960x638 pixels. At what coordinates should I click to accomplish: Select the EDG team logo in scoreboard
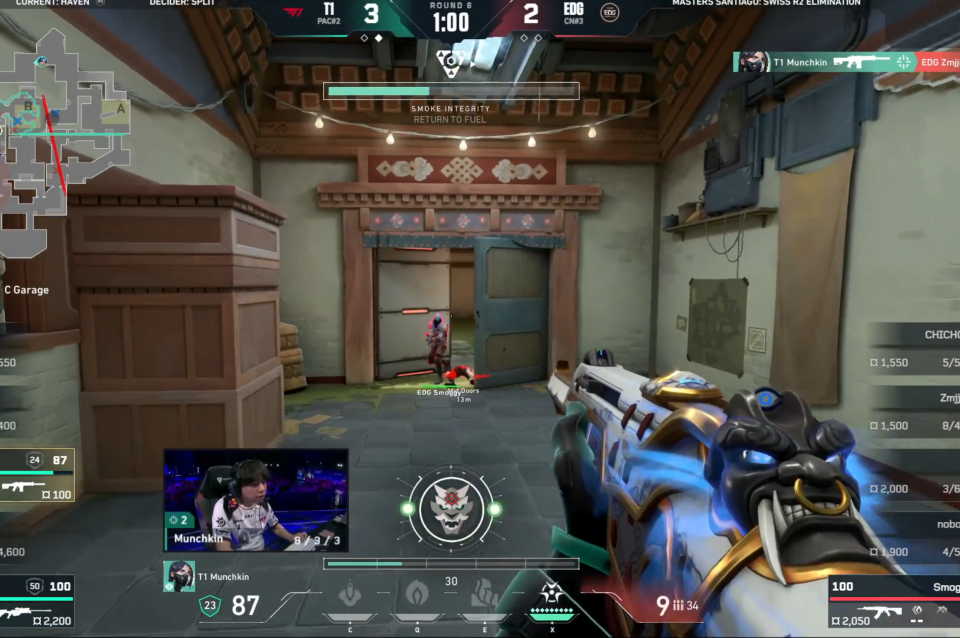609,12
